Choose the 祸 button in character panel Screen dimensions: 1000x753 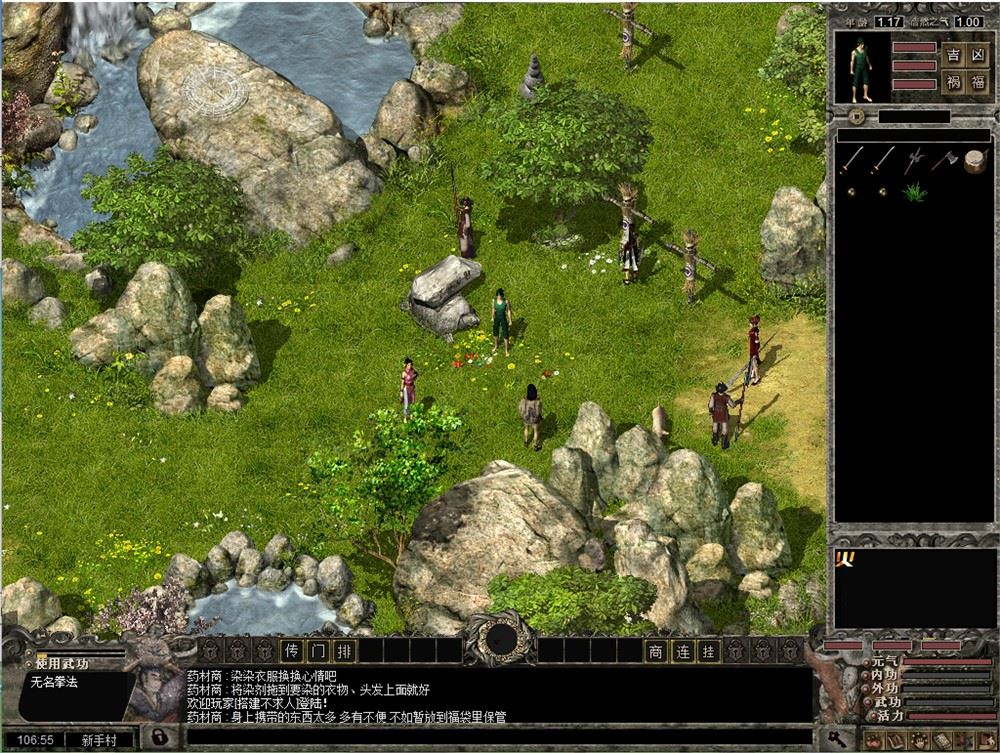(x=954, y=83)
